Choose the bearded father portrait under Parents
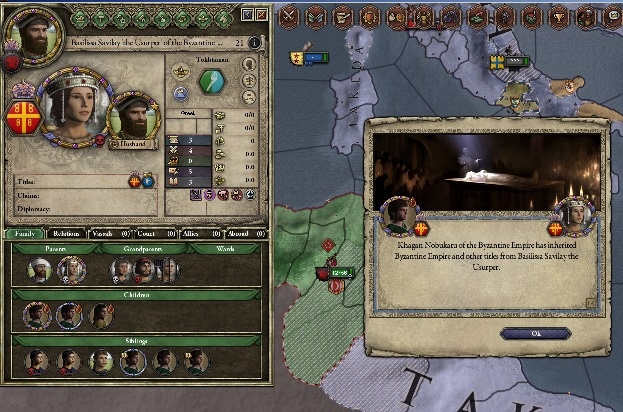 pyautogui.click(x=38, y=269)
